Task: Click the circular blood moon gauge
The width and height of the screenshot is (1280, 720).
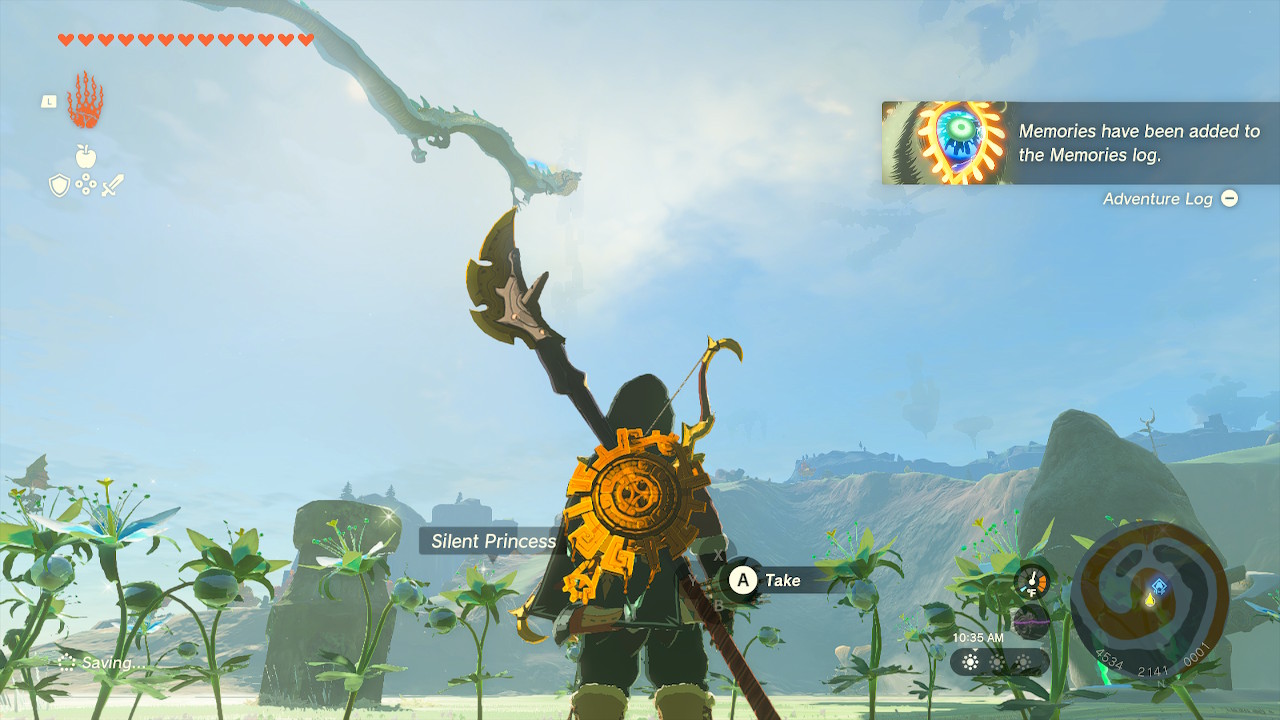Action: (x=1031, y=622)
